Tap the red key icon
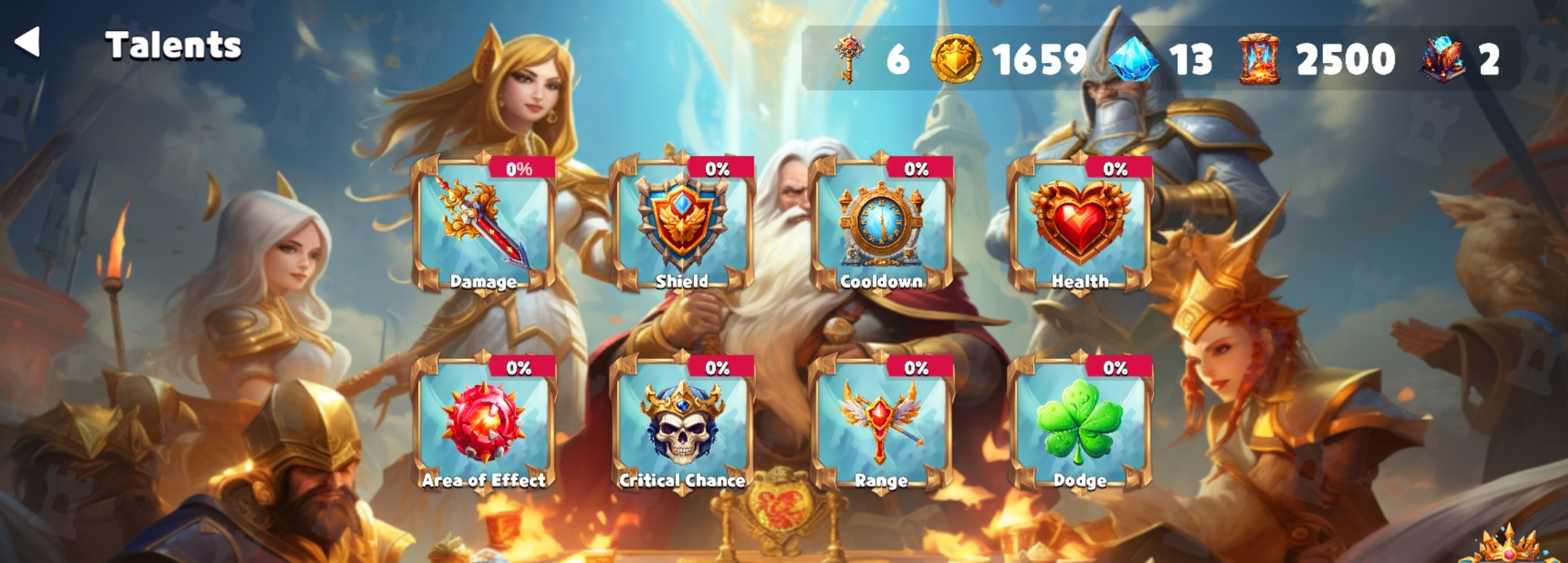The image size is (1568, 563). 849,59
